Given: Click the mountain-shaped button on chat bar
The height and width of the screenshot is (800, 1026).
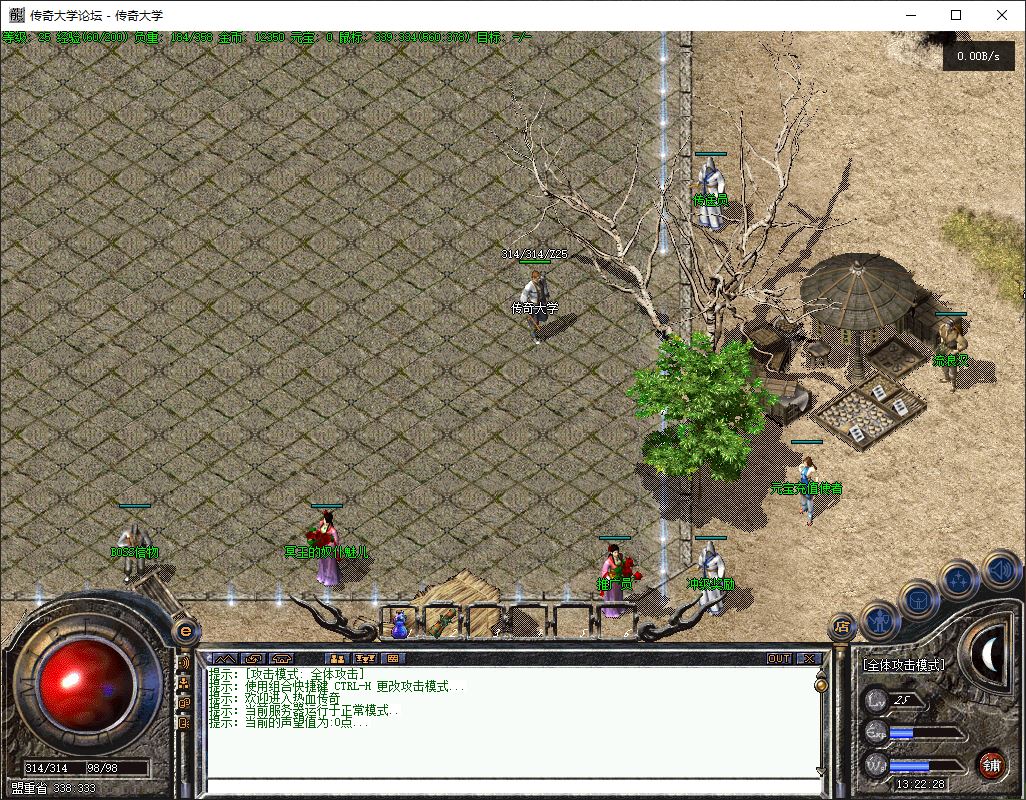Looking at the screenshot, I should (224, 658).
